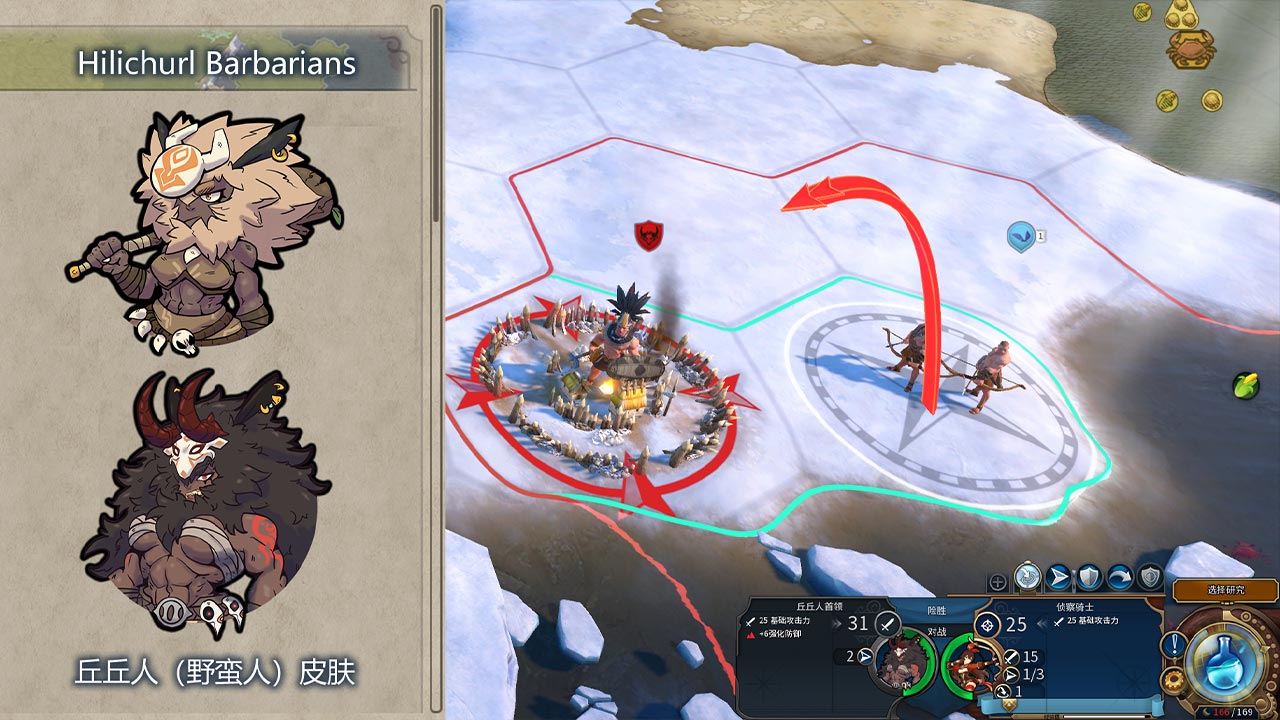
Task: Expand more unit actions with plus button
Action: pos(997,582)
